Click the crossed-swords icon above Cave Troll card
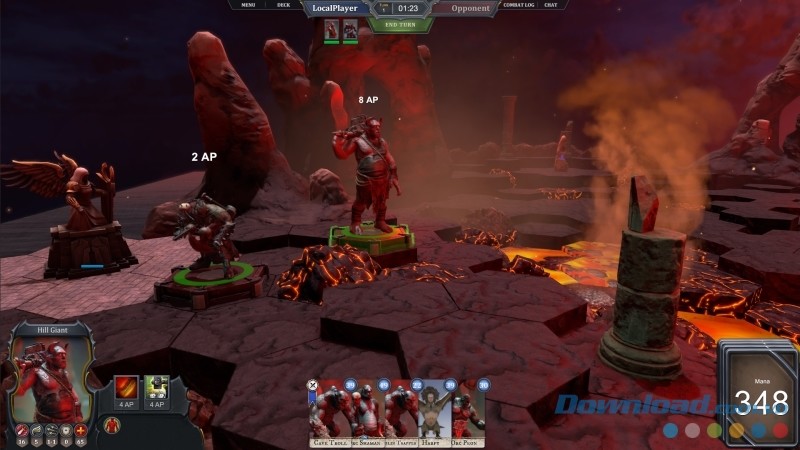Screen dimensions: 800x450 (312, 384)
